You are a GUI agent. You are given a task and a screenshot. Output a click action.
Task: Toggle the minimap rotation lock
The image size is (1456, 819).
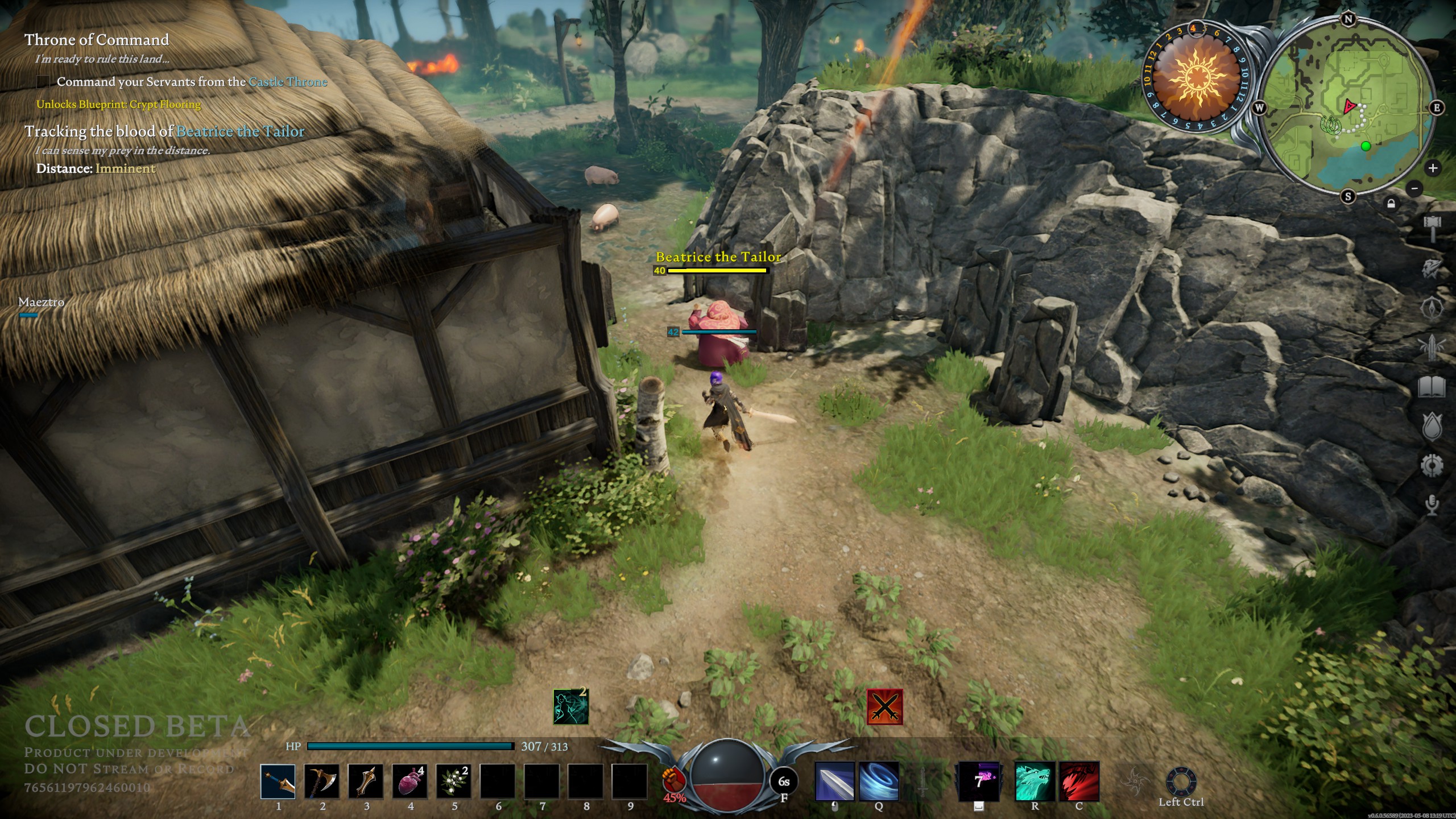click(1391, 204)
